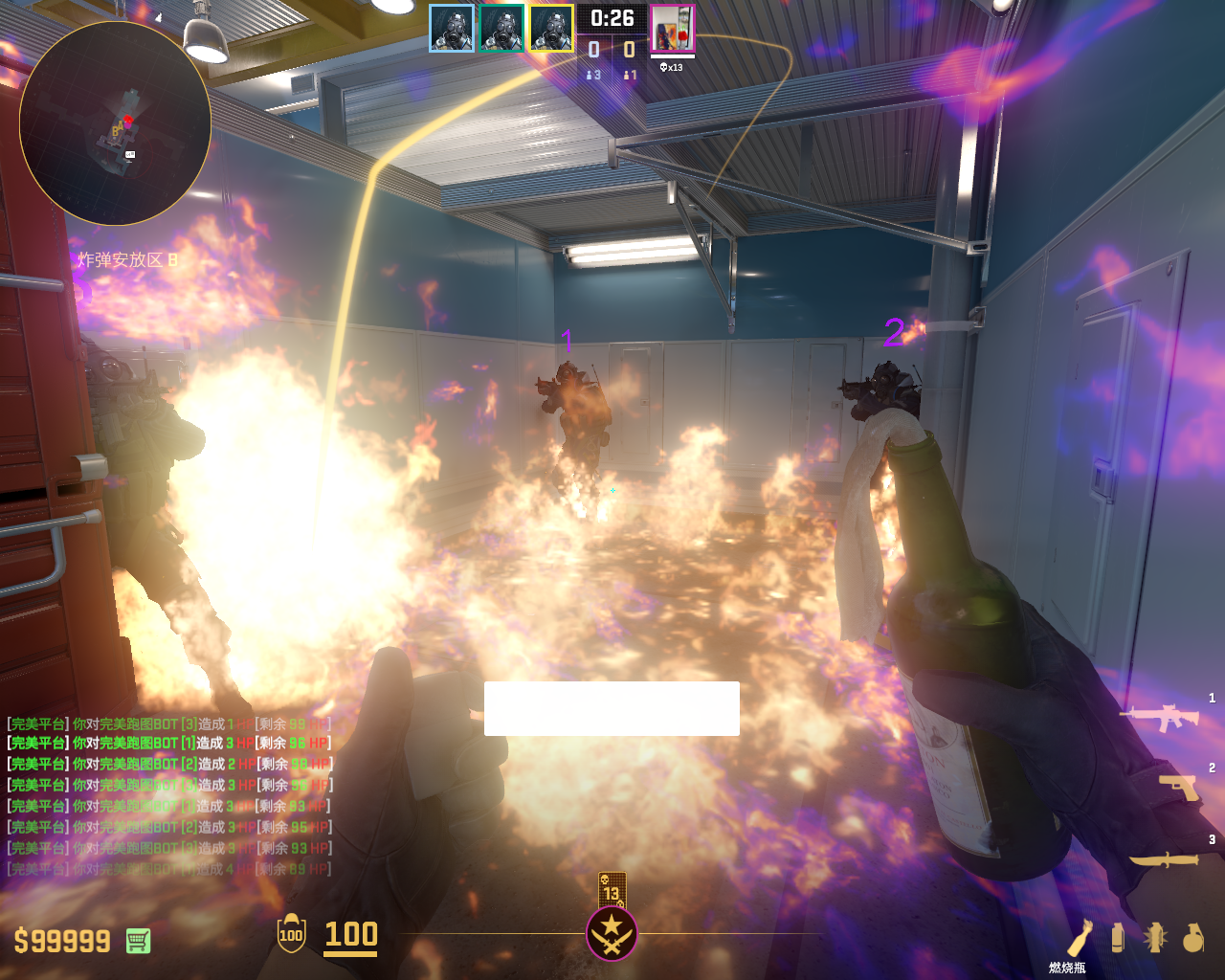Select the rifle in weapon slot 1
1225x980 pixels.
[1160, 716]
